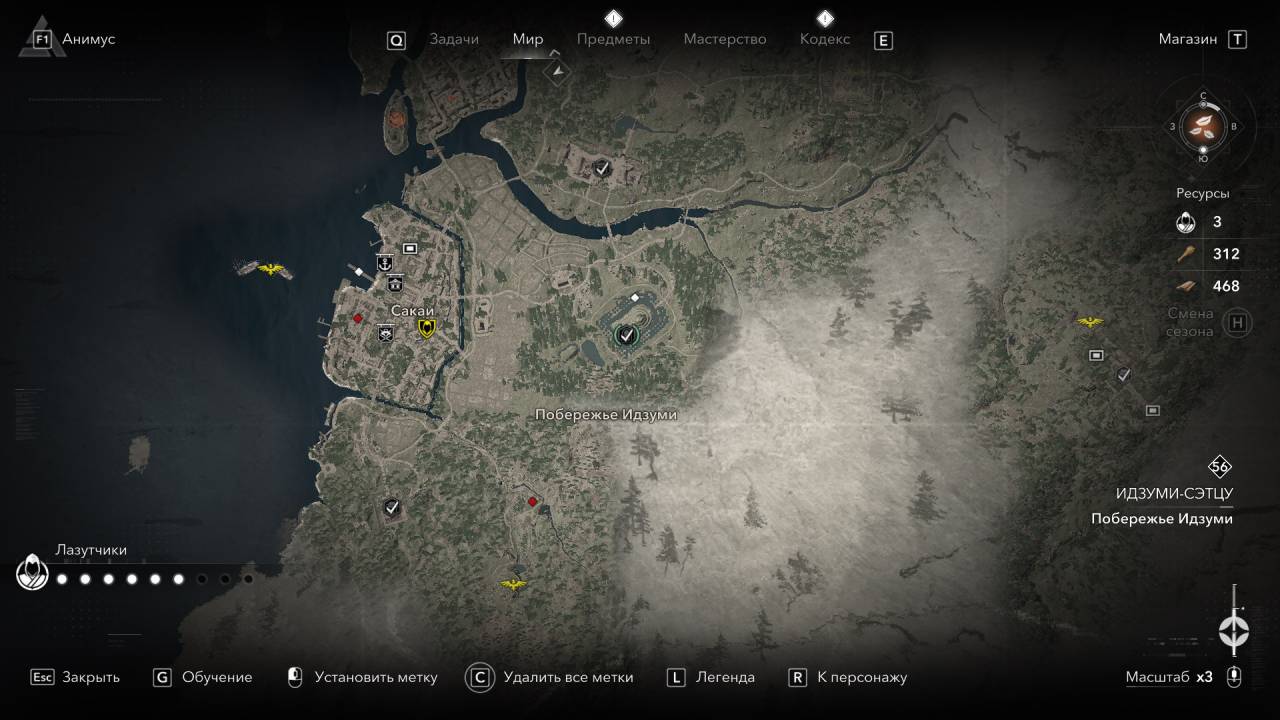The height and width of the screenshot is (720, 1280).
Task: Go to the Мастерство tab
Action: point(725,39)
